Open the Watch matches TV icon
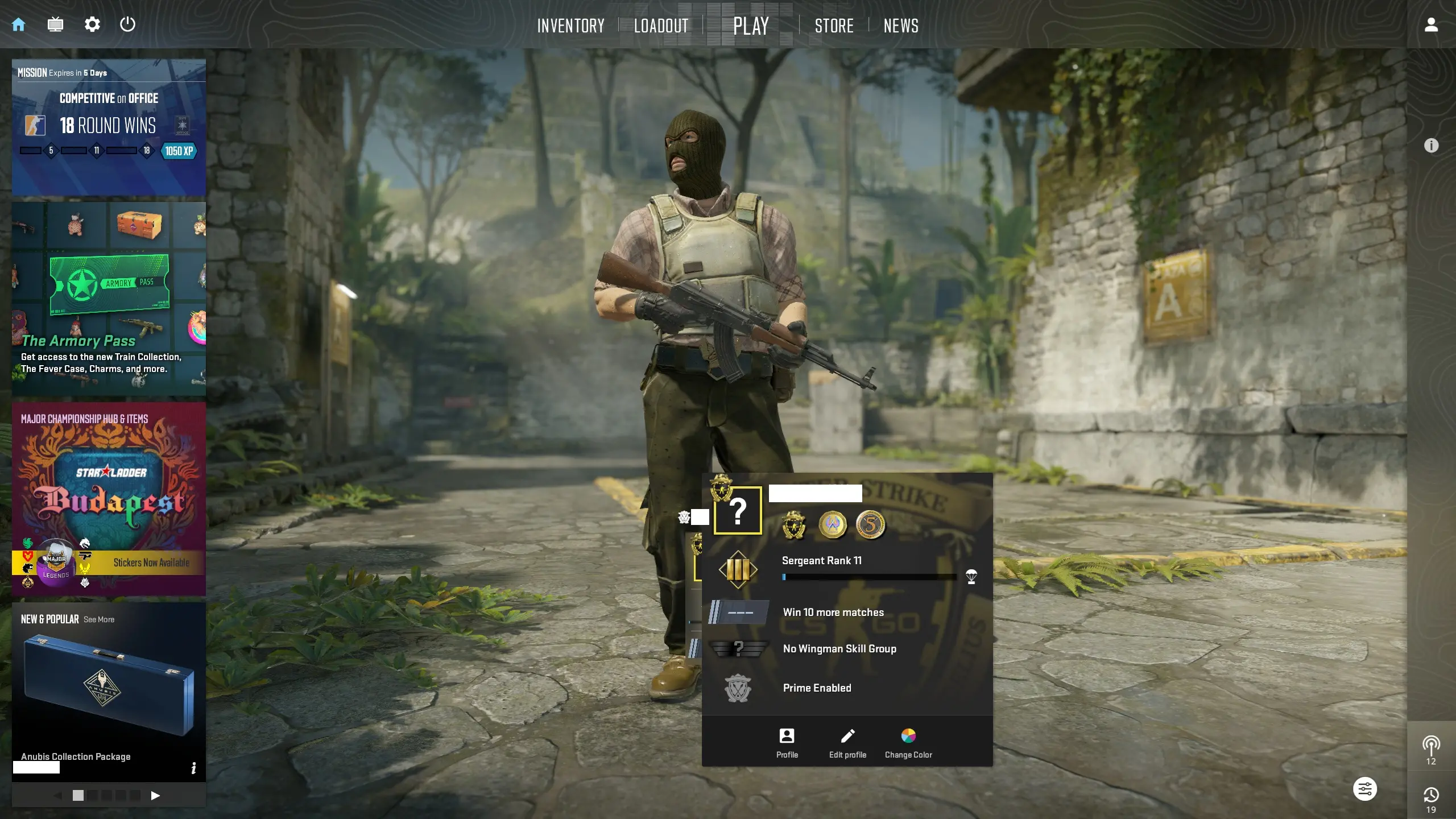Image resolution: width=1456 pixels, height=819 pixels. pos(55,24)
